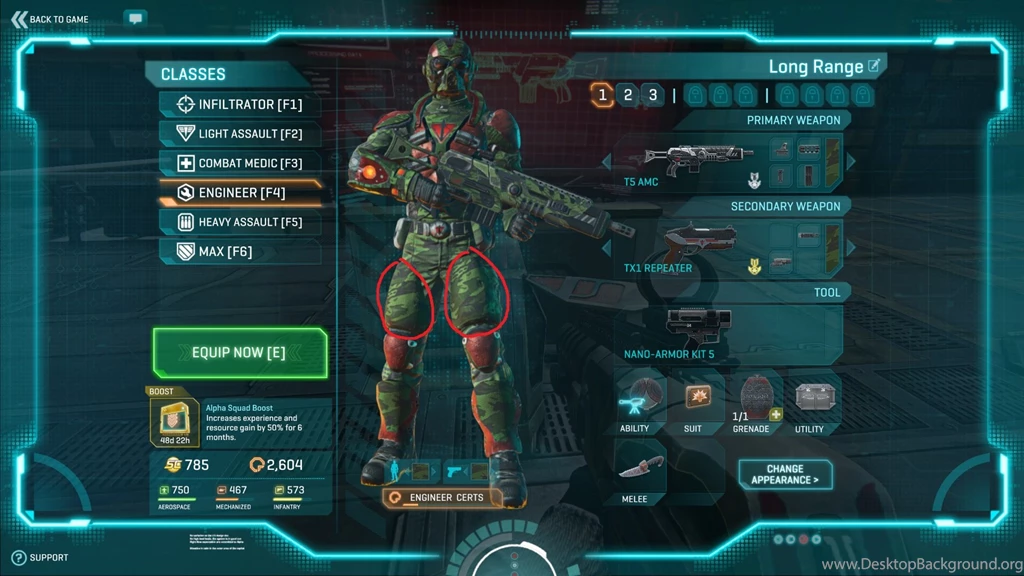Open the Melee knife slot

[640, 470]
